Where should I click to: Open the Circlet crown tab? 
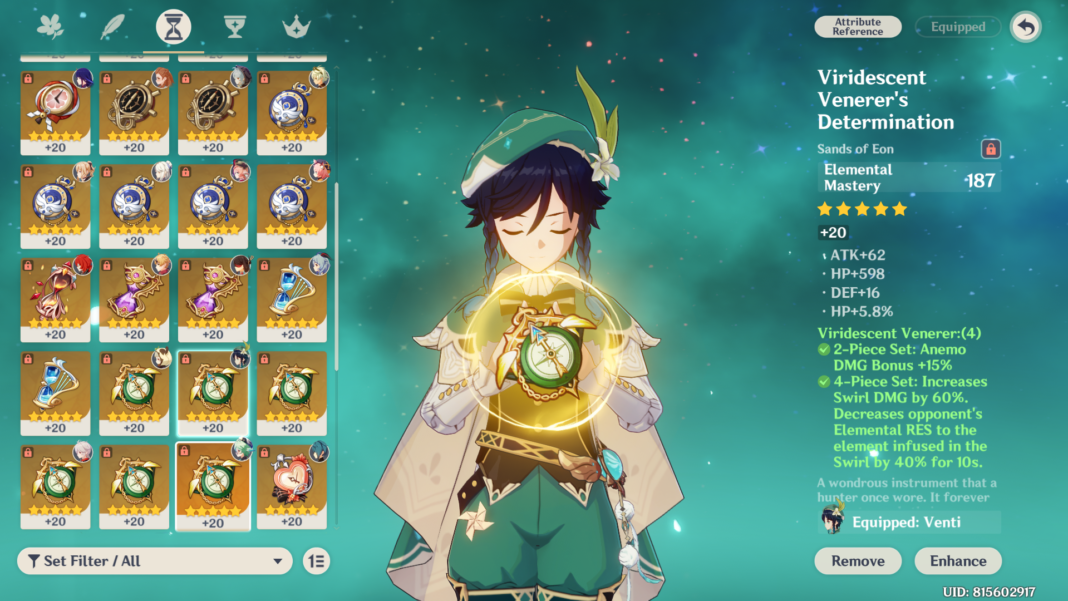(x=297, y=27)
